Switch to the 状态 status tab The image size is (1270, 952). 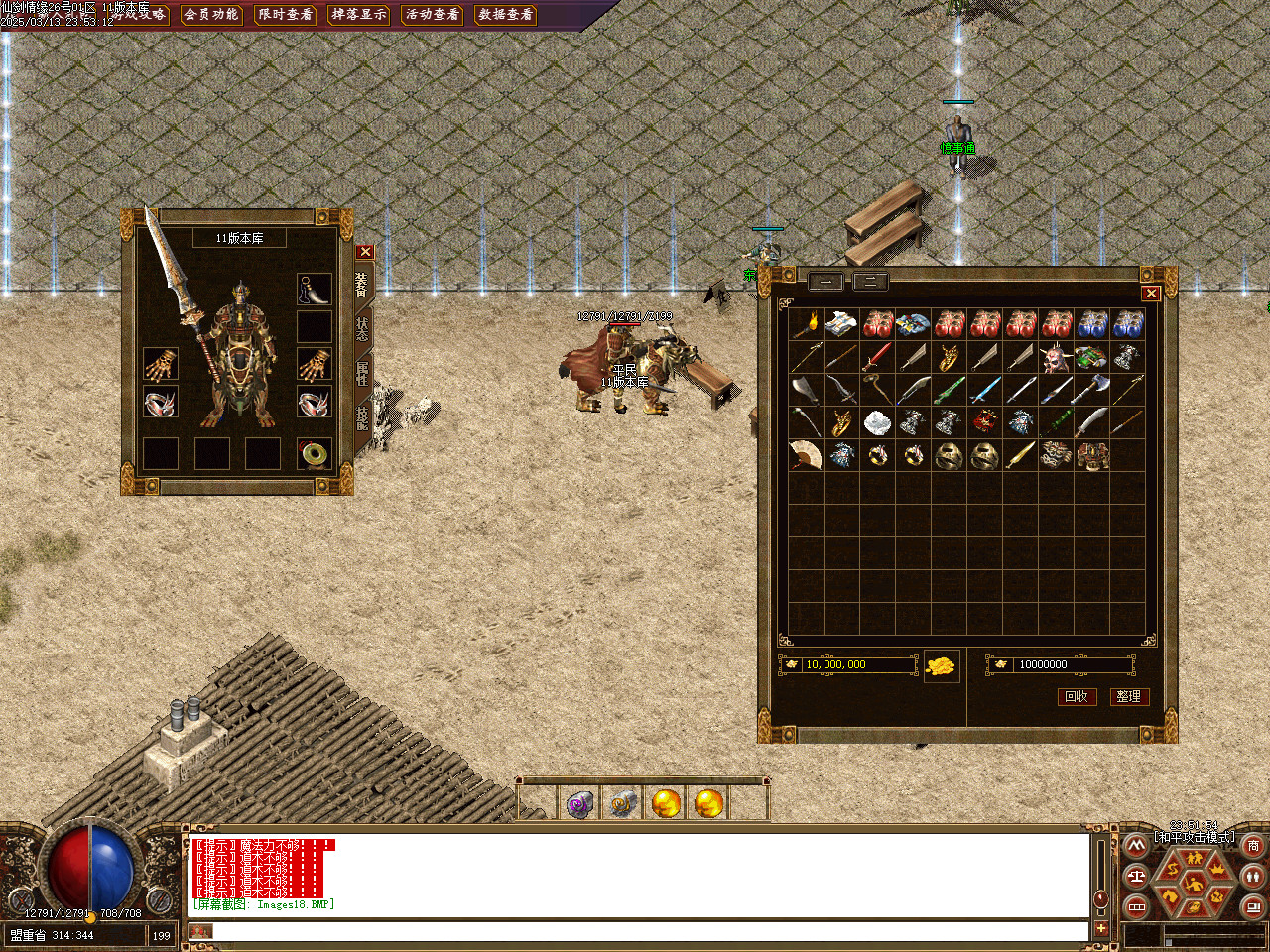(x=362, y=329)
